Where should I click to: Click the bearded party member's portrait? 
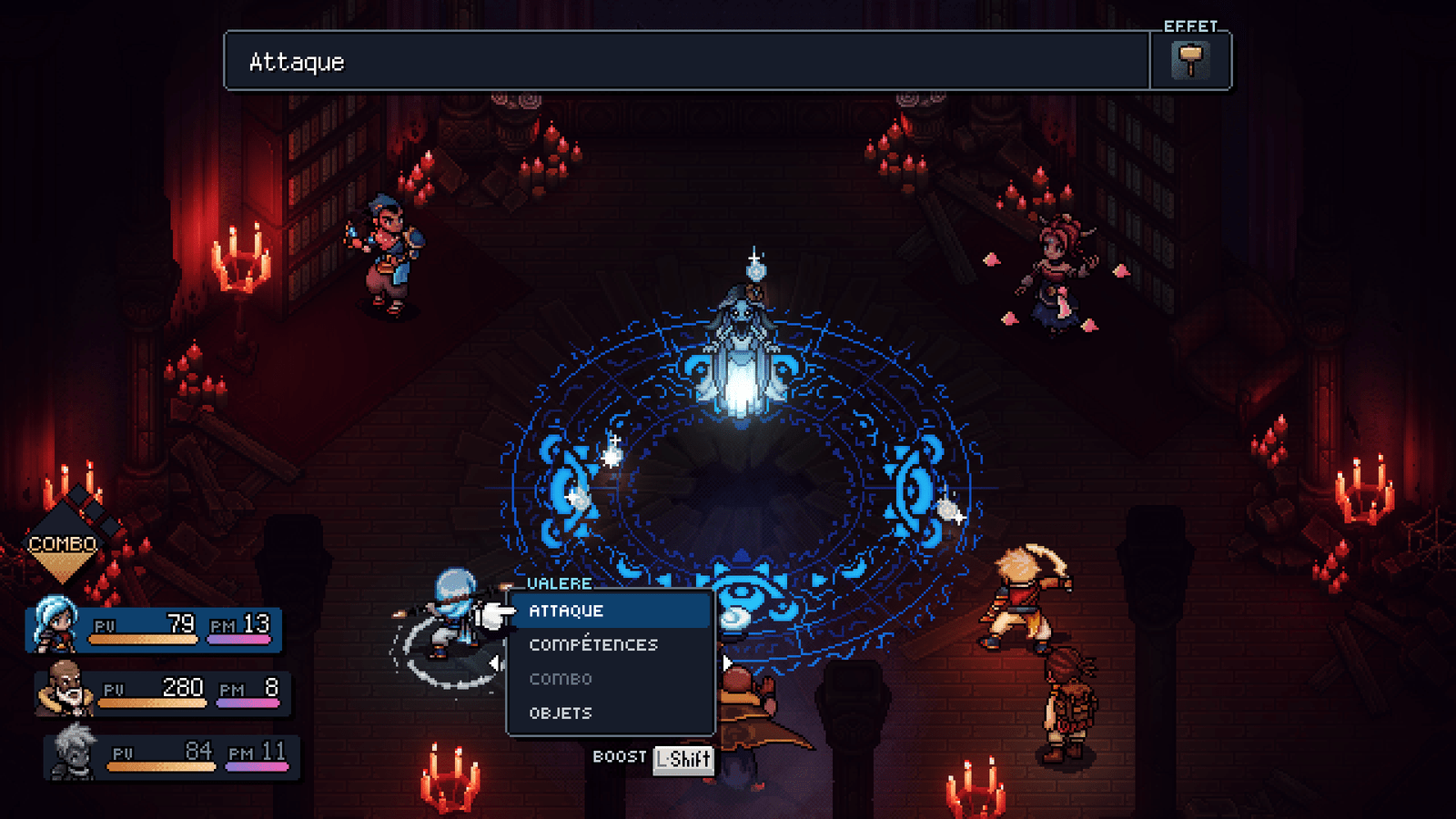pyautogui.click(x=64, y=688)
